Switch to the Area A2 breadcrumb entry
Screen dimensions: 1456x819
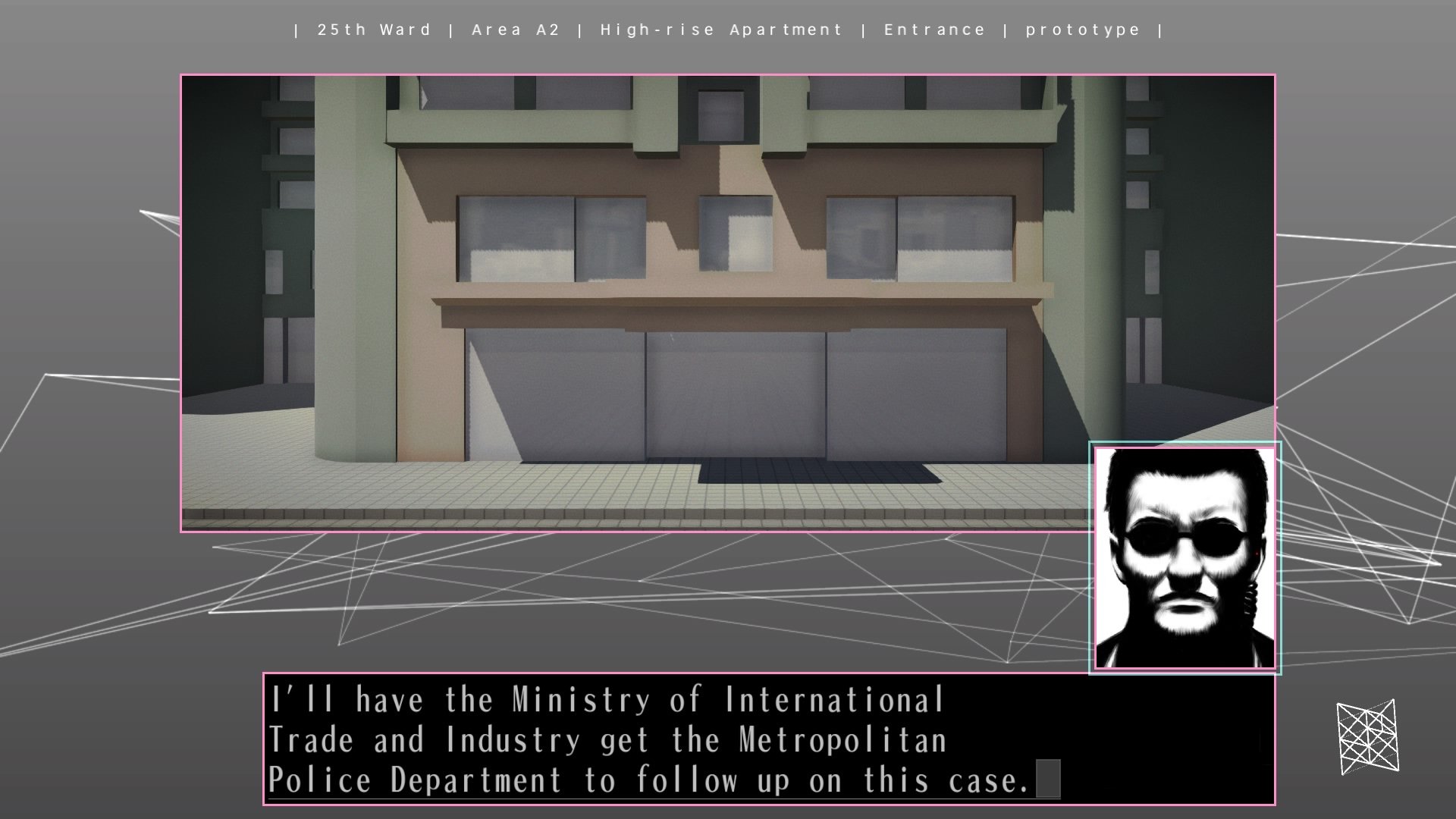click(513, 30)
